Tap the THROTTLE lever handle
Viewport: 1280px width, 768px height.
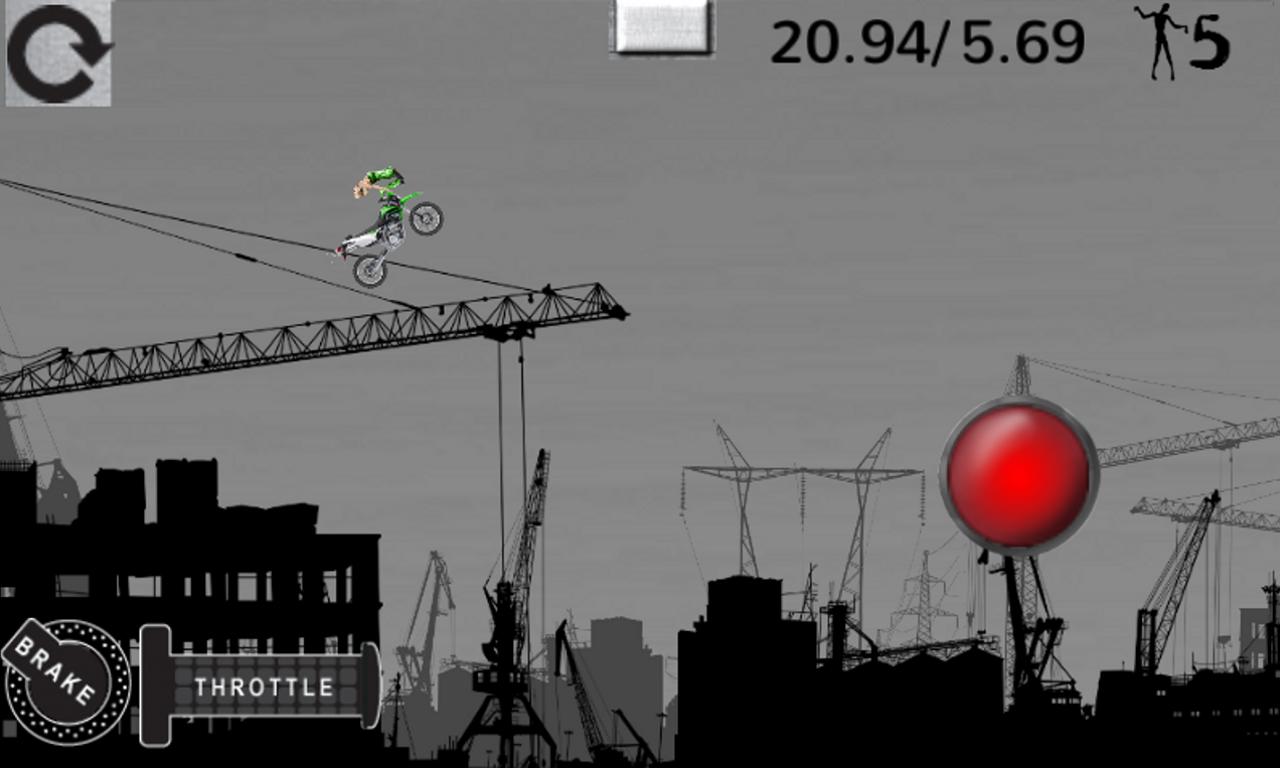click(x=157, y=685)
